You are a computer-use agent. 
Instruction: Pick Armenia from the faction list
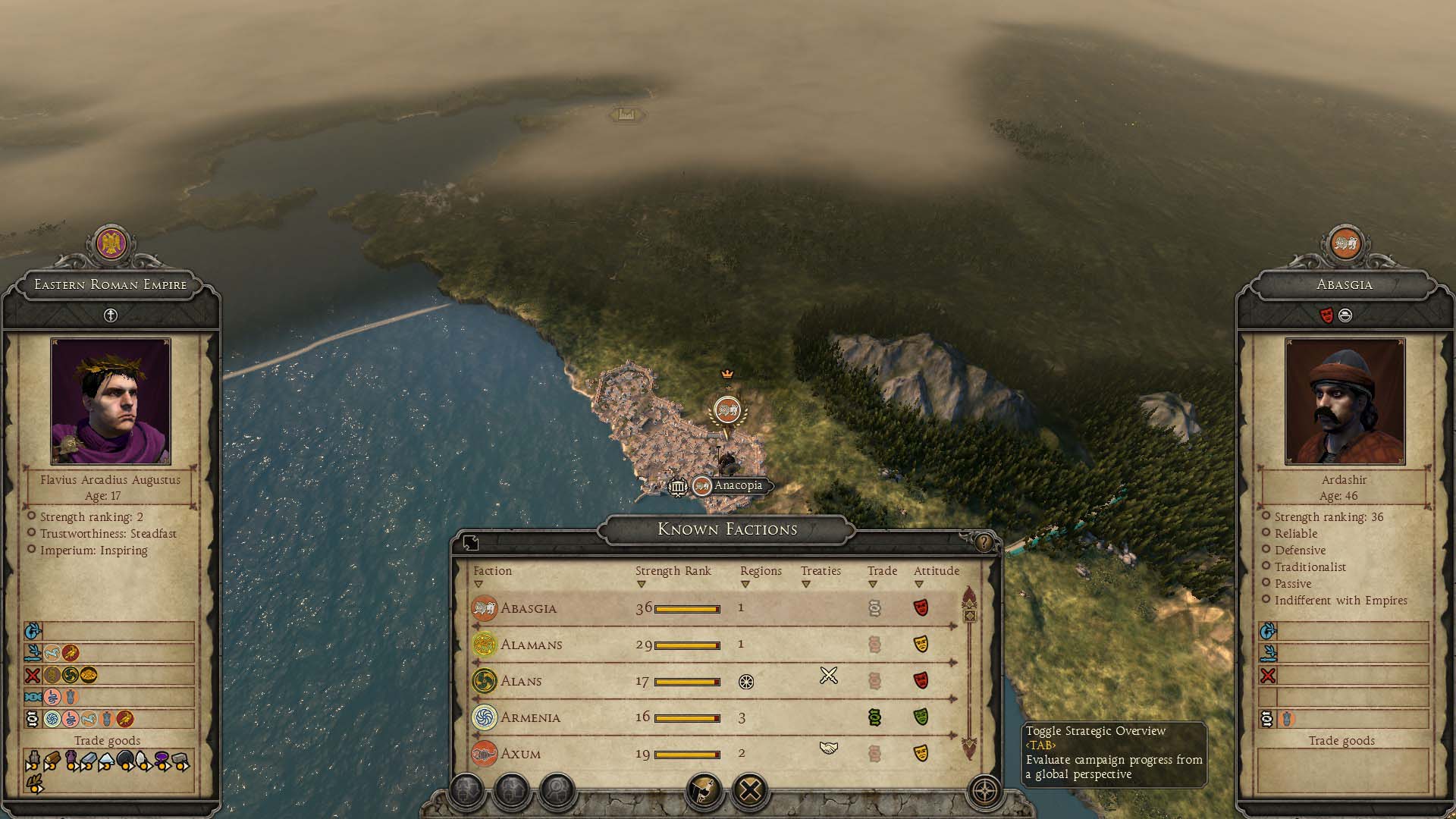pyautogui.click(x=530, y=717)
